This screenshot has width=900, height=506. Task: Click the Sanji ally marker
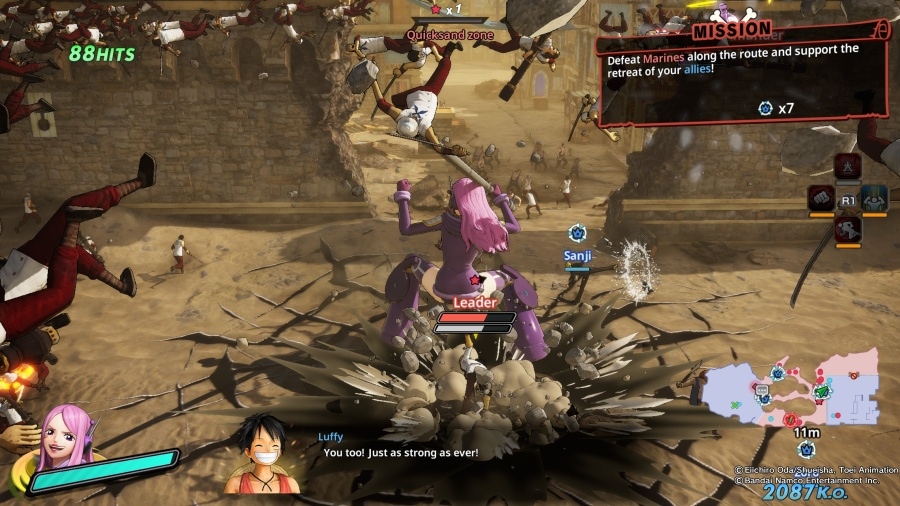click(x=577, y=233)
